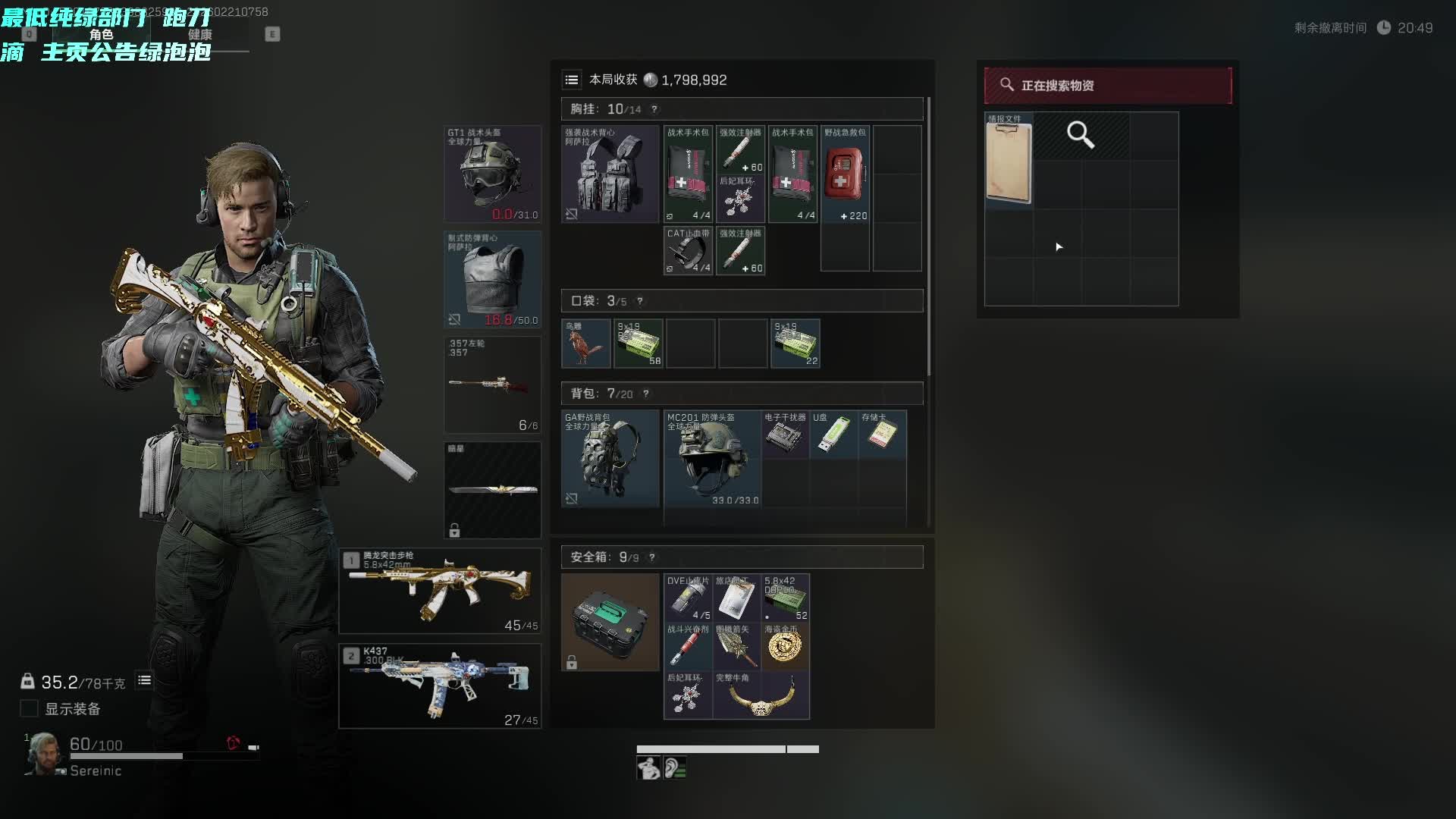
Task: Toggle the 显示装备 checkbox
Action: tap(29, 708)
